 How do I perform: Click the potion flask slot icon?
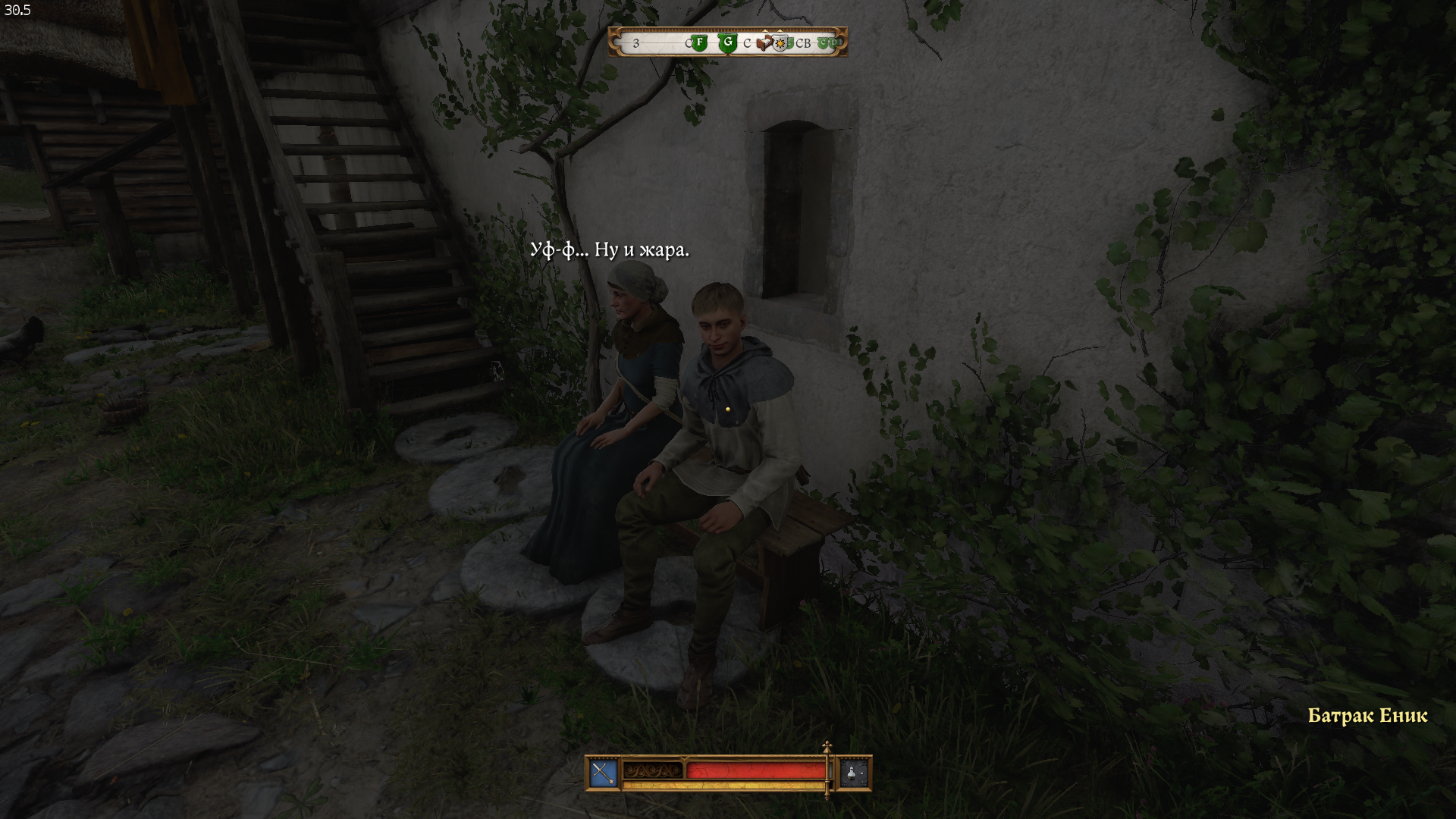pyautogui.click(x=854, y=773)
